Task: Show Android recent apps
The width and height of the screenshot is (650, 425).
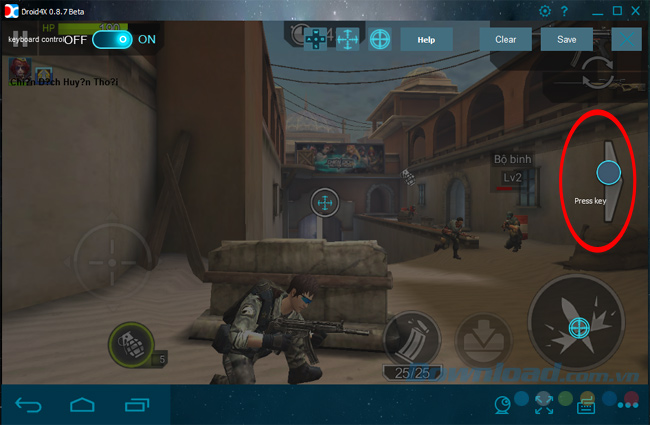Action: (135, 404)
